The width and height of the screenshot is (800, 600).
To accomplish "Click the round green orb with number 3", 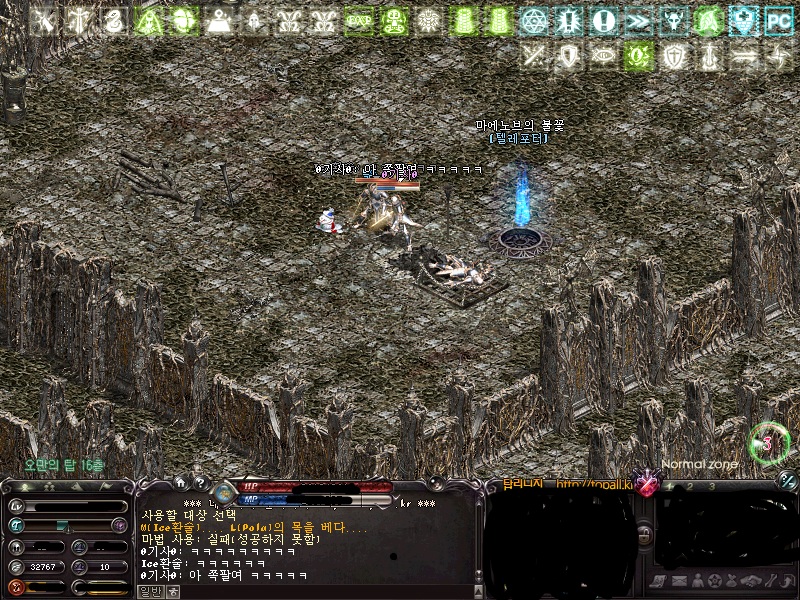I will click(768, 441).
